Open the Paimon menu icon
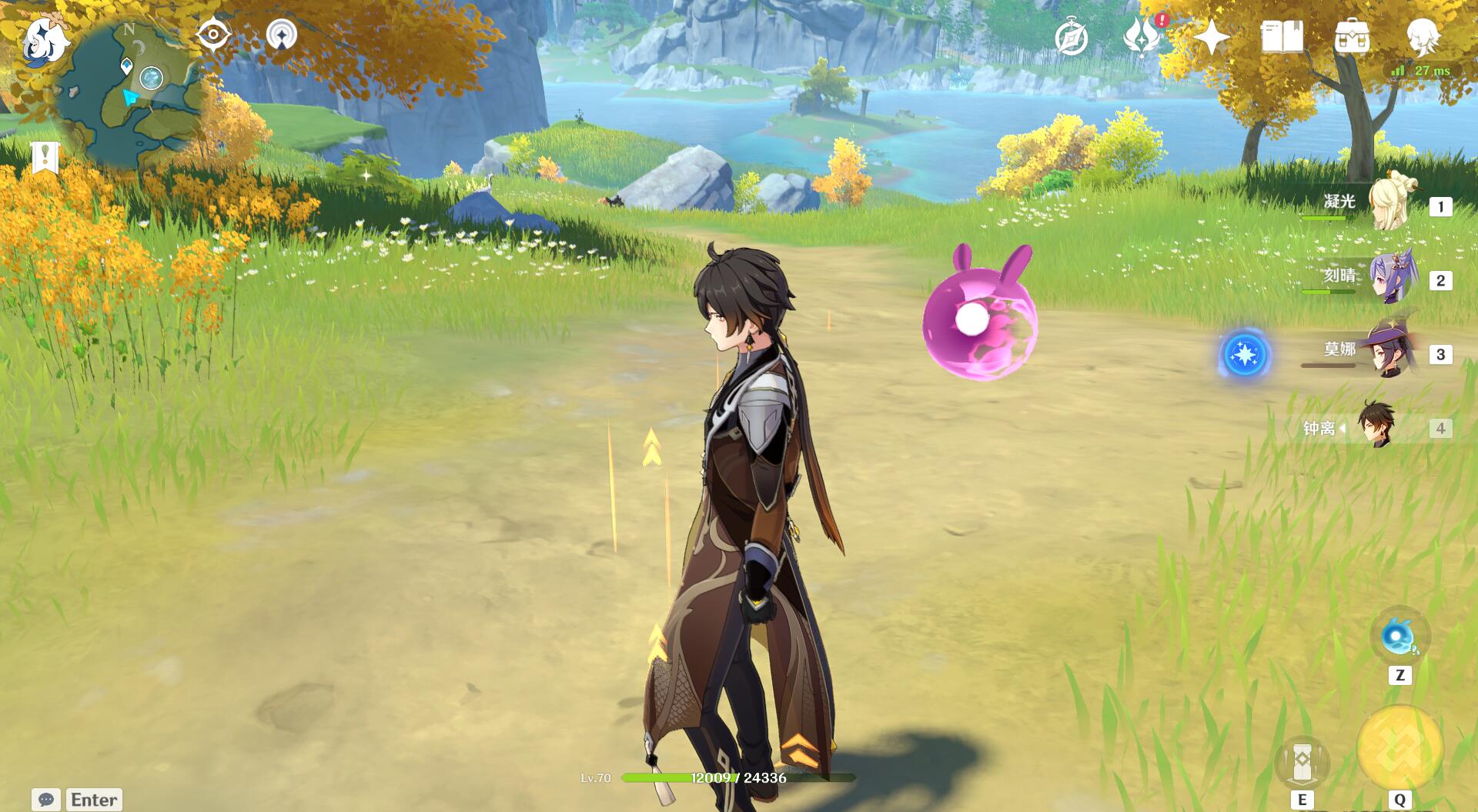Screen dimensions: 1478x812 pyautogui.click(x=44, y=42)
